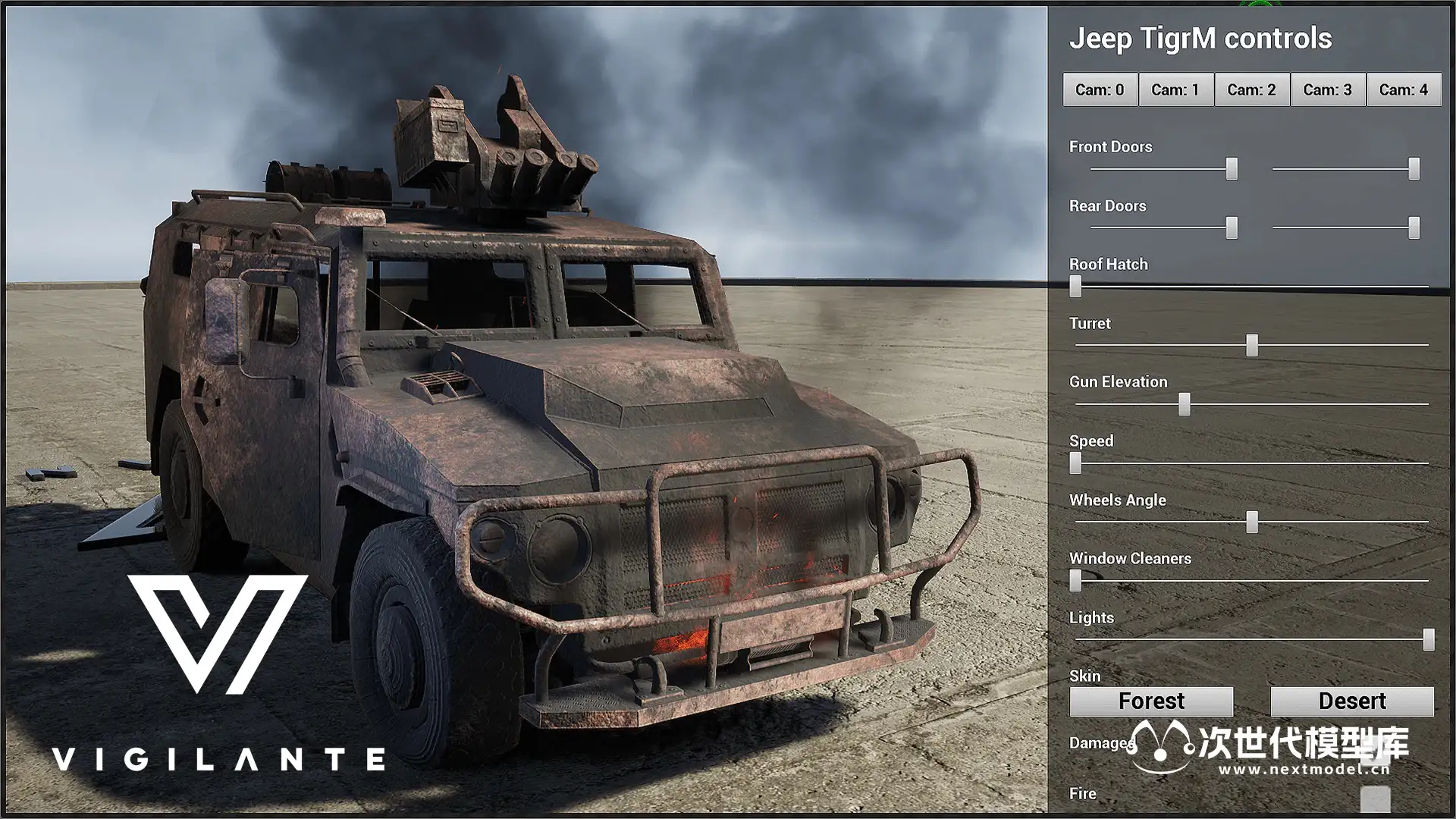Choose the Cam: 2 camera
The height and width of the screenshot is (819, 1456).
[1251, 90]
